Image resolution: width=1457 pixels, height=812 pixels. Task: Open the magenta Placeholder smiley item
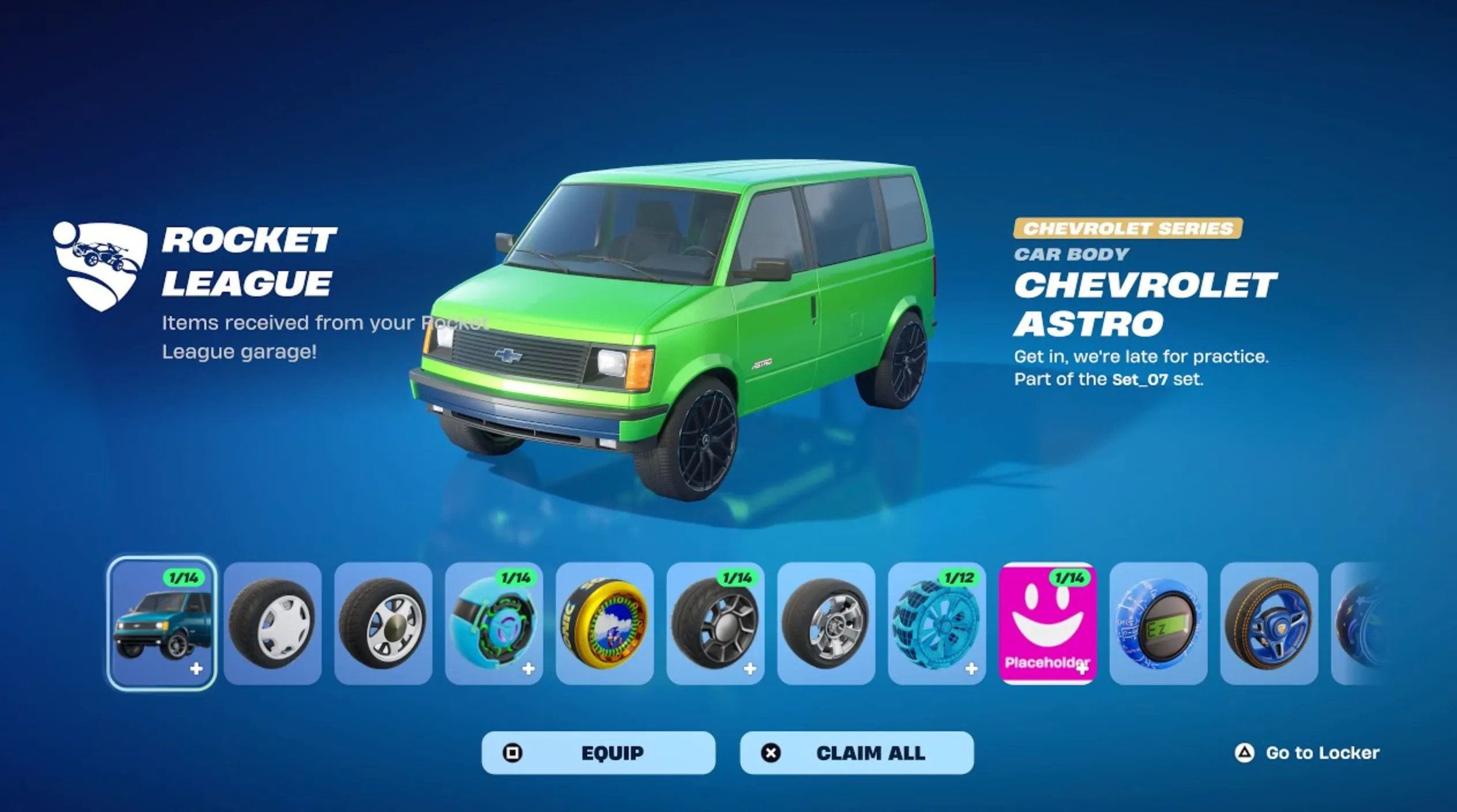tap(1047, 623)
